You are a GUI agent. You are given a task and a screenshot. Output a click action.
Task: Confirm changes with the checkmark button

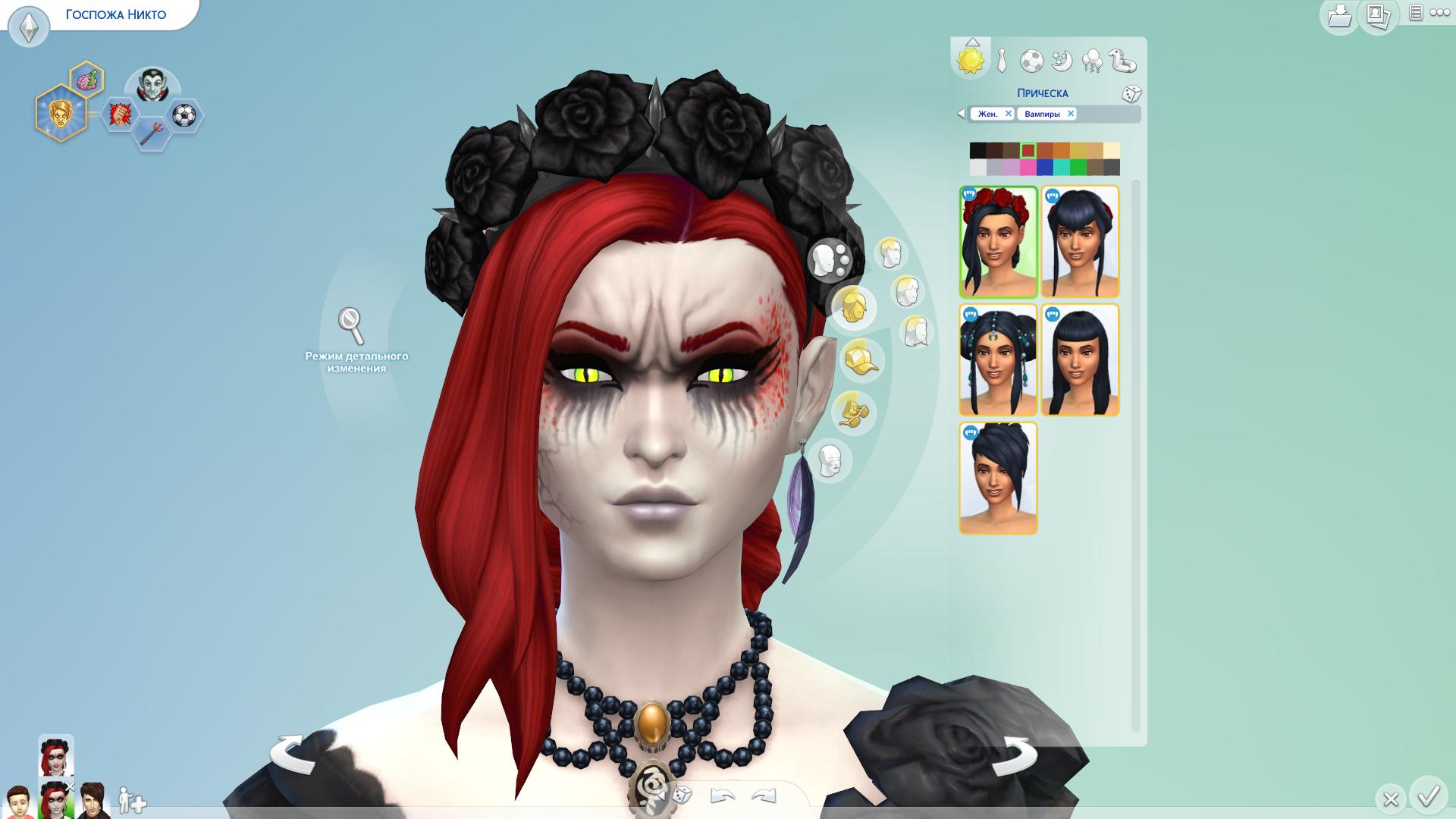pos(1429,796)
